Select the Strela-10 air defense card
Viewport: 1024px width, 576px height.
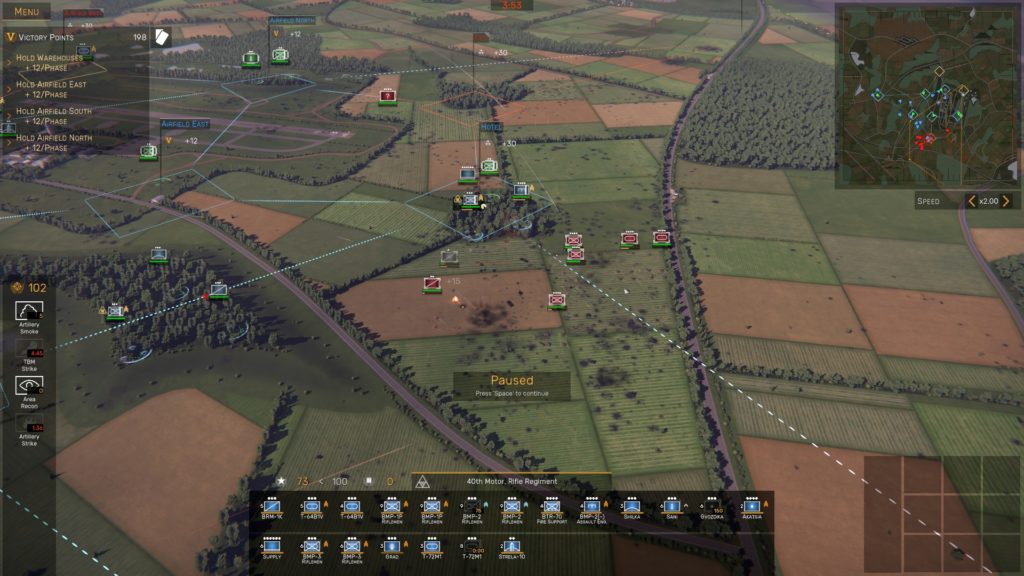511,548
